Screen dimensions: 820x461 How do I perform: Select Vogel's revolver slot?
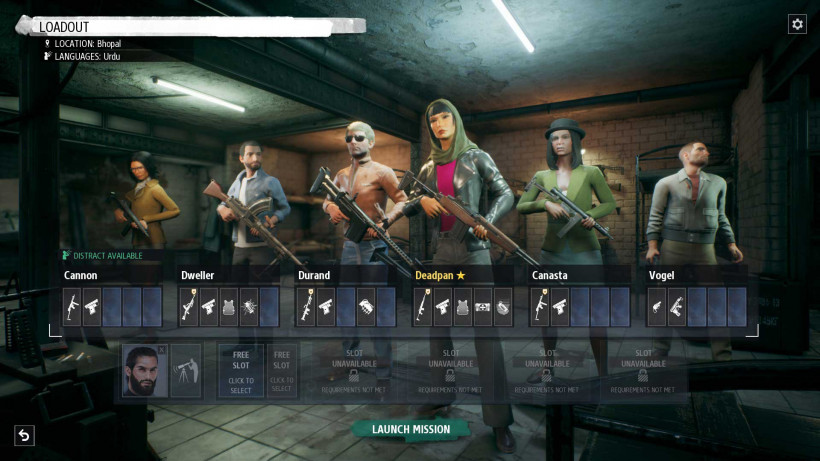pos(657,307)
